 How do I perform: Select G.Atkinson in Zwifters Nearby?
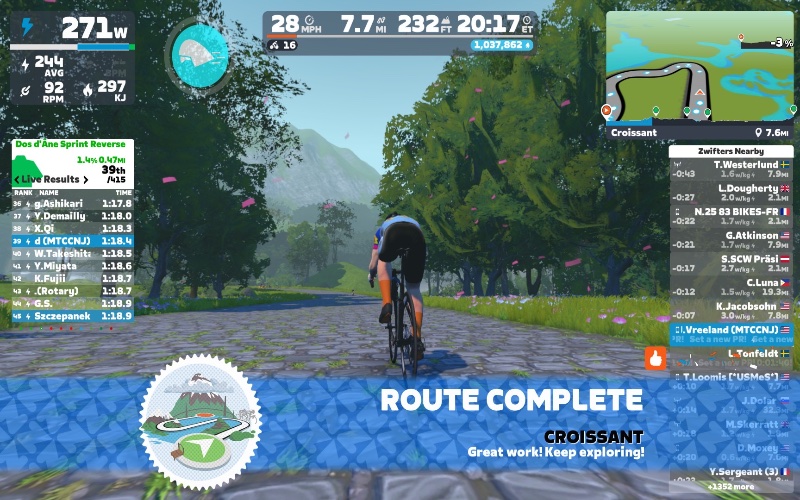[x=730, y=241]
